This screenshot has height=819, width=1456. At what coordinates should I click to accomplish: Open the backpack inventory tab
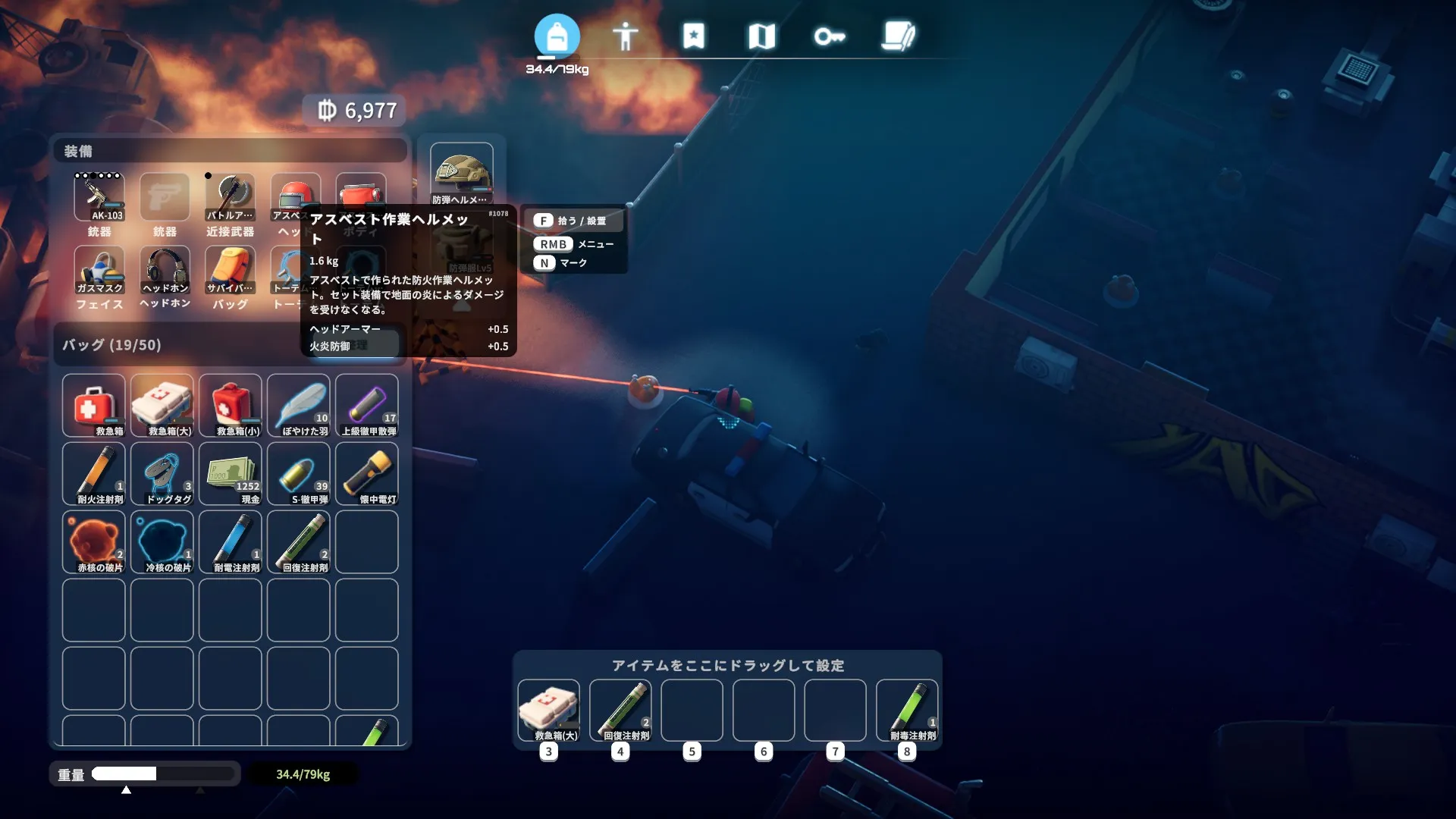pos(557,36)
